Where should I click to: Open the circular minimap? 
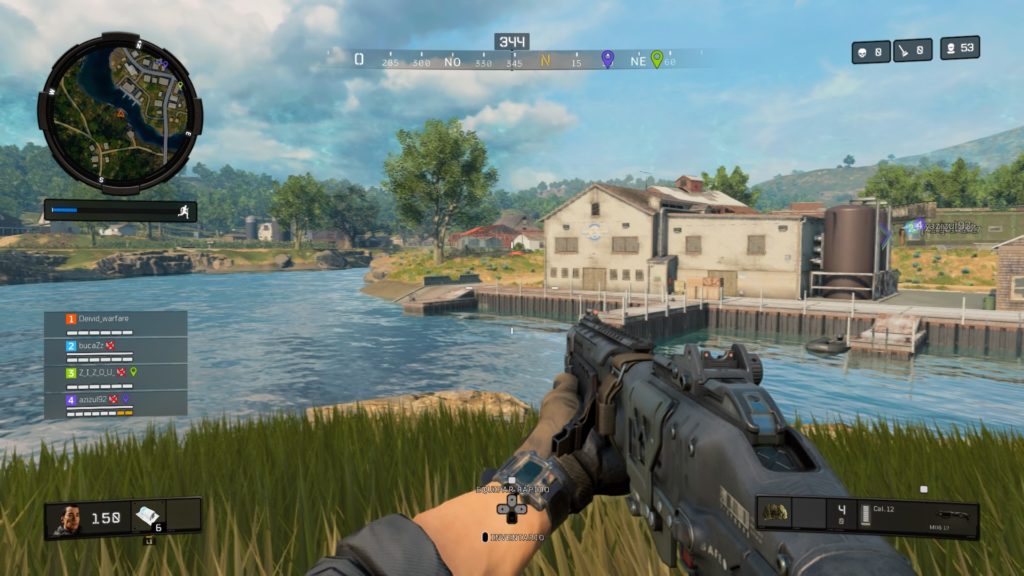coord(120,112)
